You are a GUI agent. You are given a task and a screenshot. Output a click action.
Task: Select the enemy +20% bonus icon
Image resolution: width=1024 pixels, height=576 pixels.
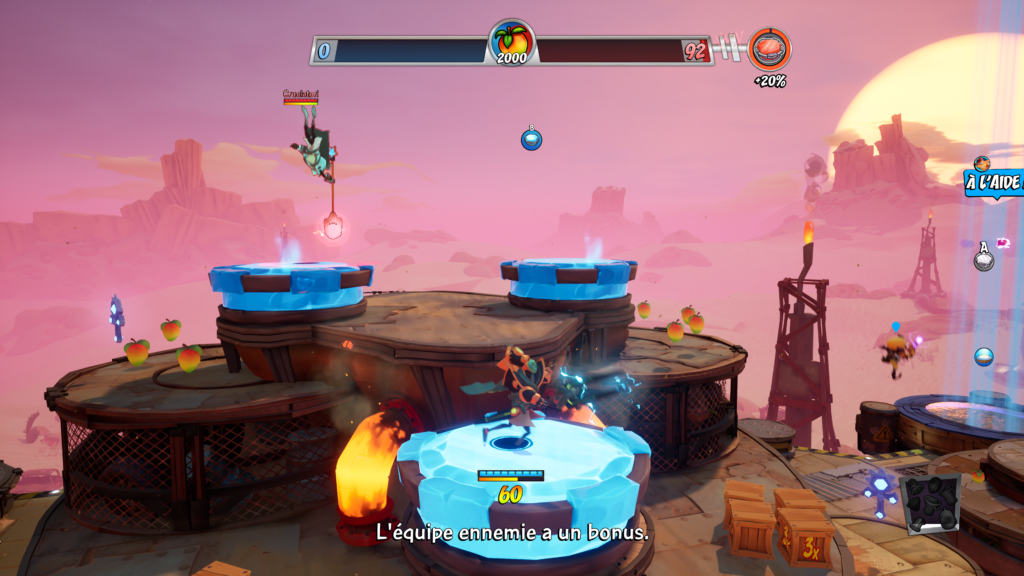click(769, 49)
